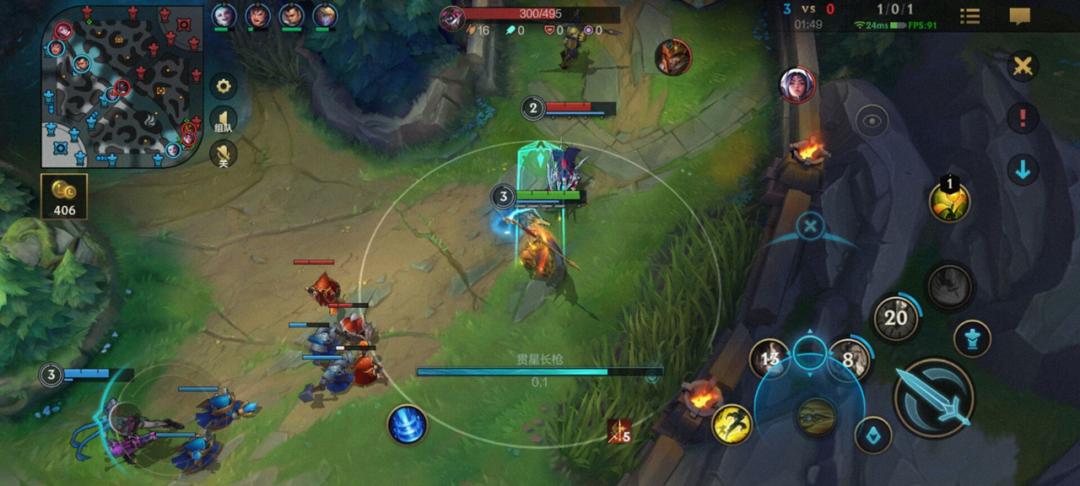Tap the turret-target attack button
1080x486 pixels.
click(972, 337)
